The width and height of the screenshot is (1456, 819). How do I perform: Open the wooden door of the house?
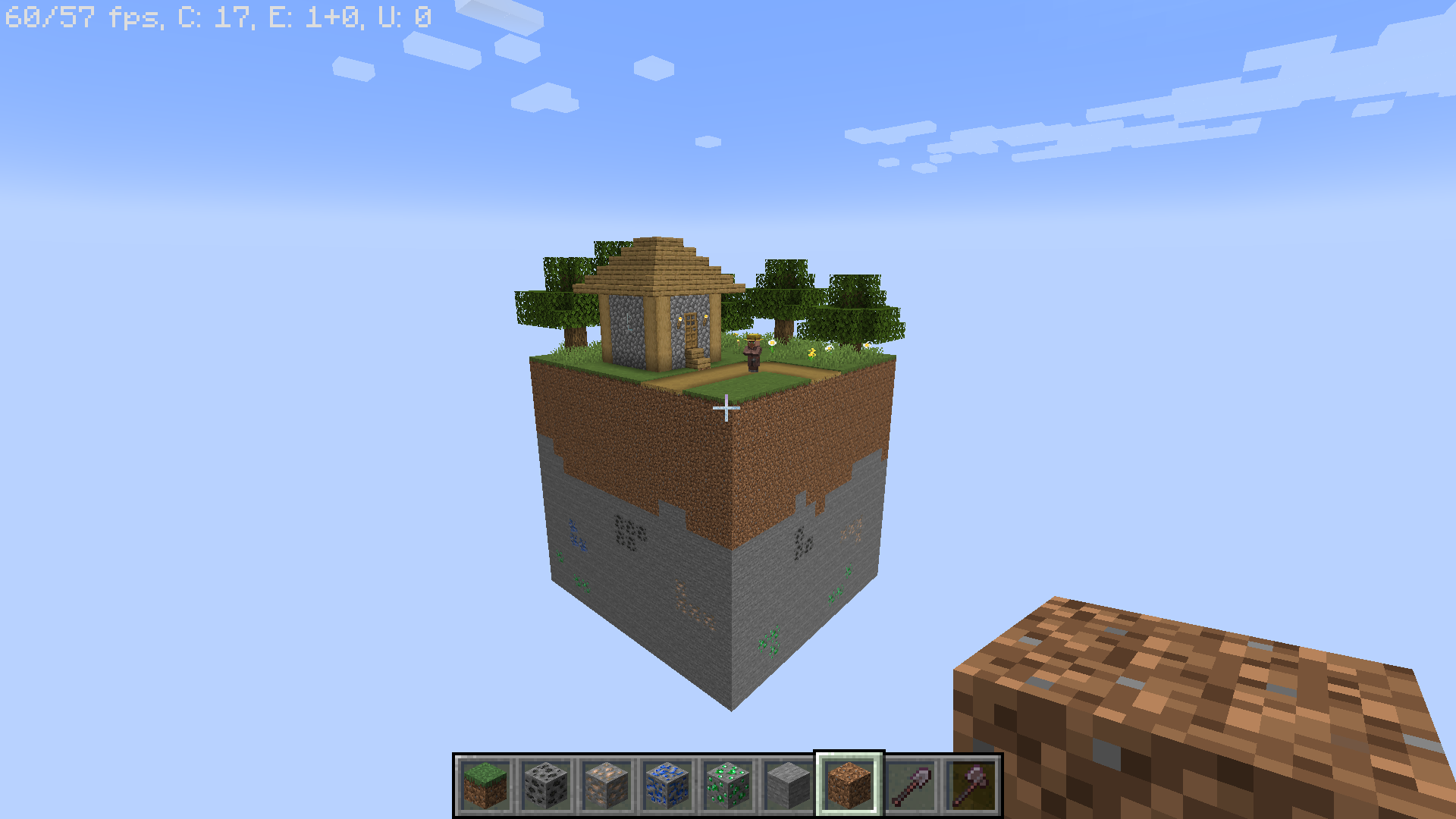pyautogui.click(x=691, y=334)
